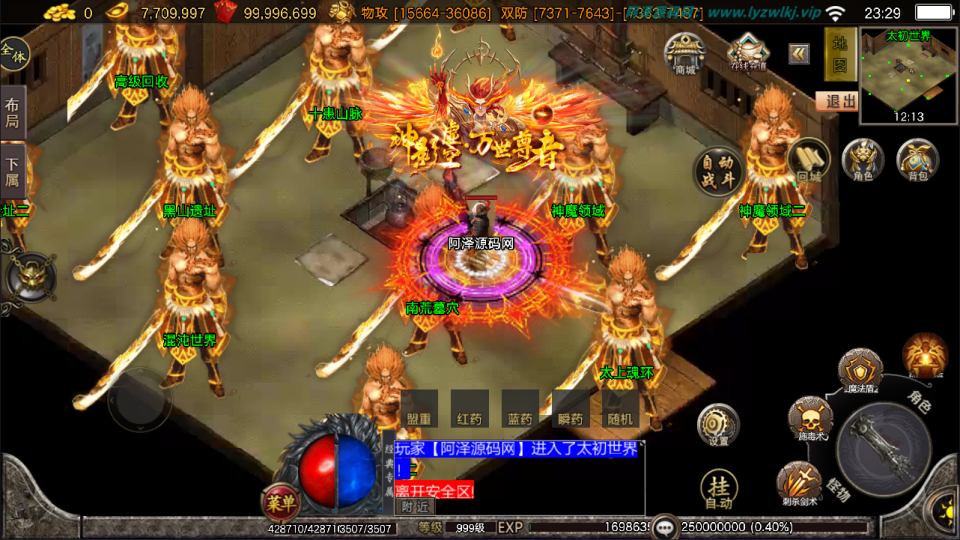
Task: Open the 太初世界 minimap
Action: [x=907, y=75]
